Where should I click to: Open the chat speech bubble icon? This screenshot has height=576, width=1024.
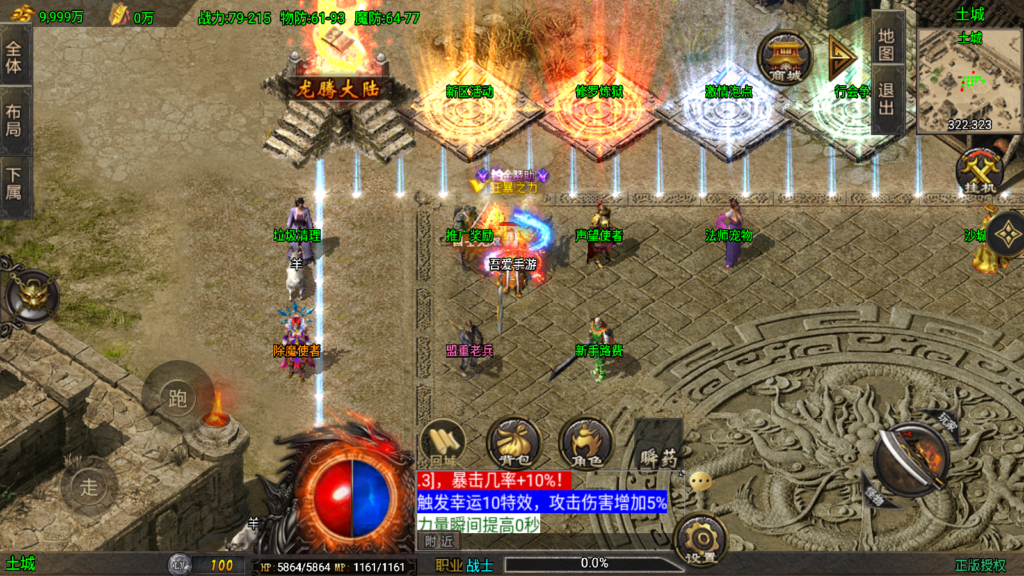pyautogui.click(x=701, y=481)
